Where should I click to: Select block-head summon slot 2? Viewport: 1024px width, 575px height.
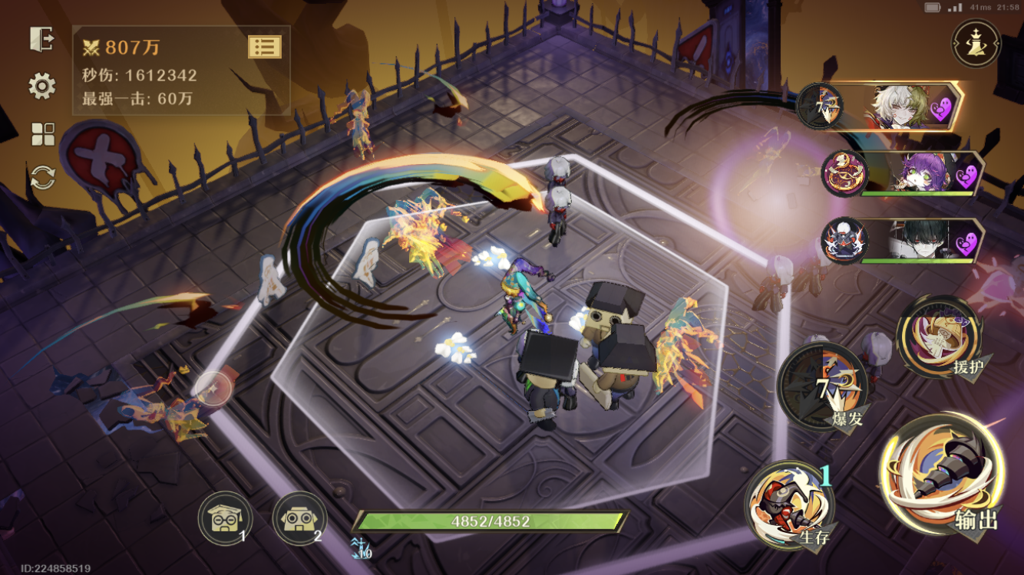pos(299,518)
